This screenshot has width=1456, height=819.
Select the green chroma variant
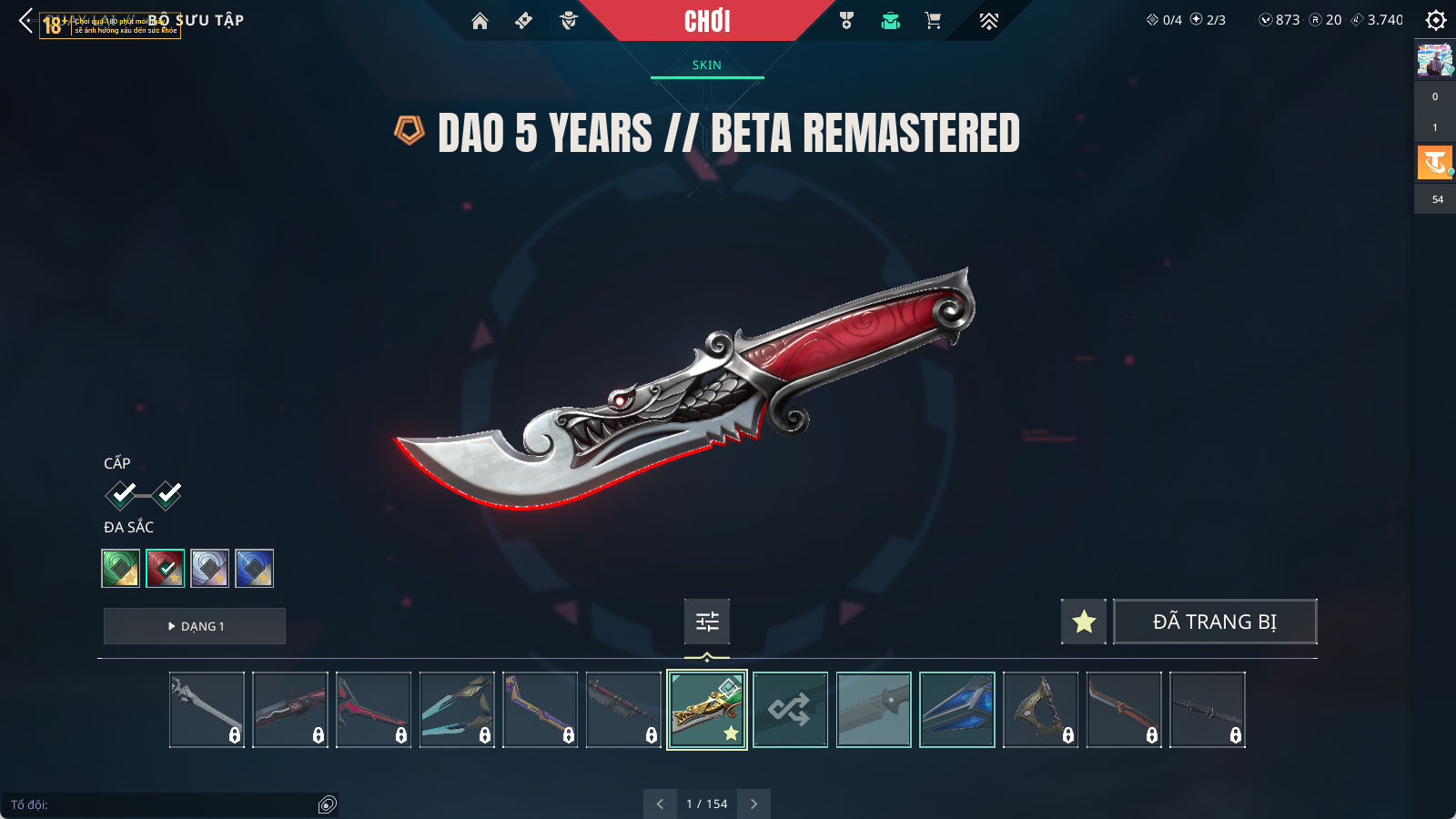121,569
